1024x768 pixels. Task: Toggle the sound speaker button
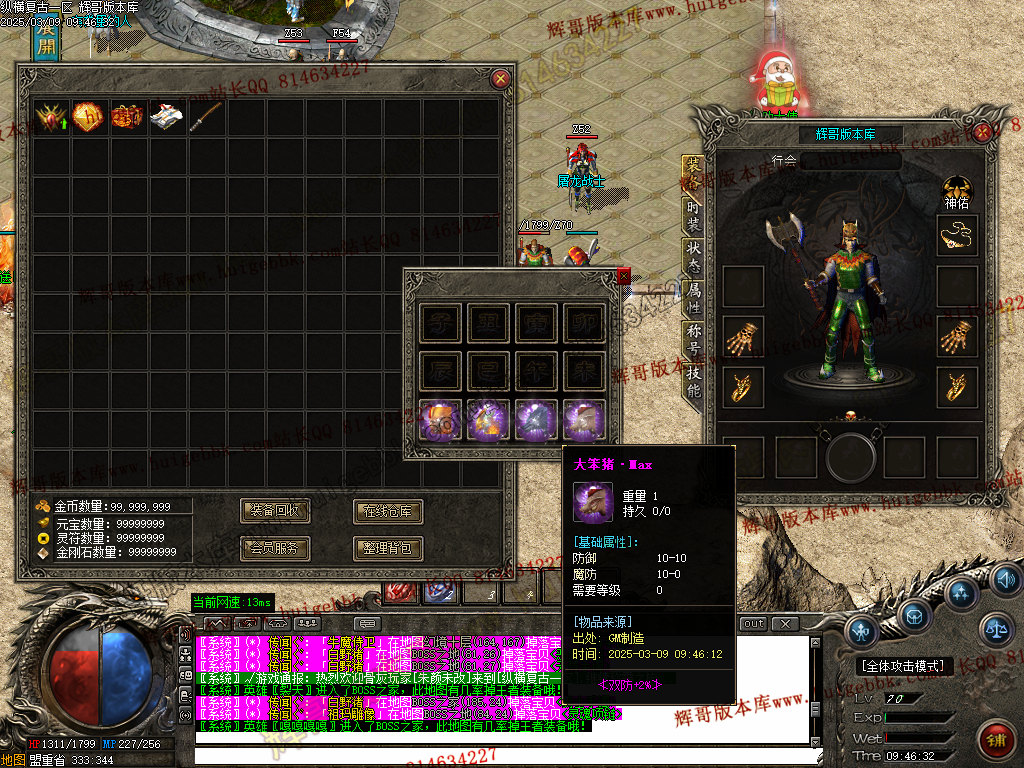click(x=1005, y=579)
